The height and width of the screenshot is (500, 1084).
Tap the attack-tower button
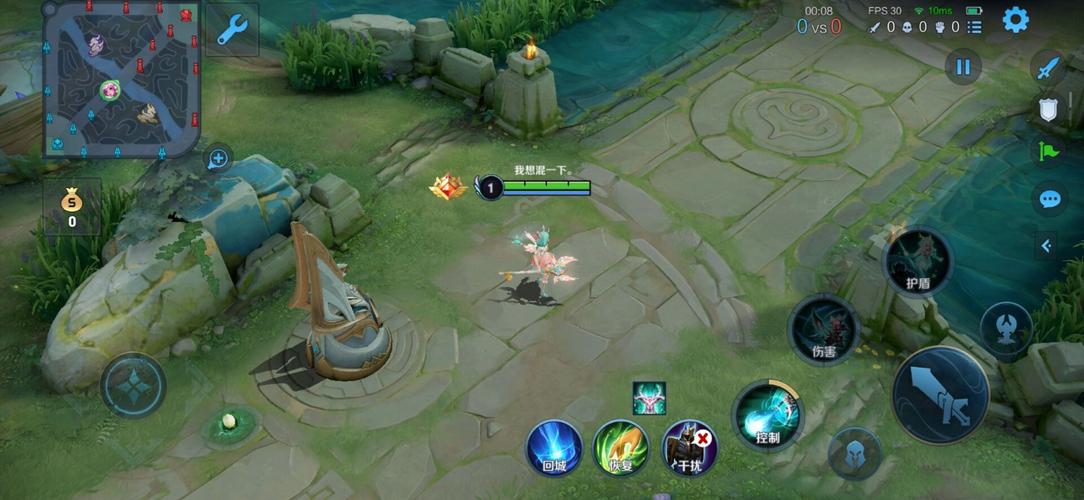(x=1005, y=330)
